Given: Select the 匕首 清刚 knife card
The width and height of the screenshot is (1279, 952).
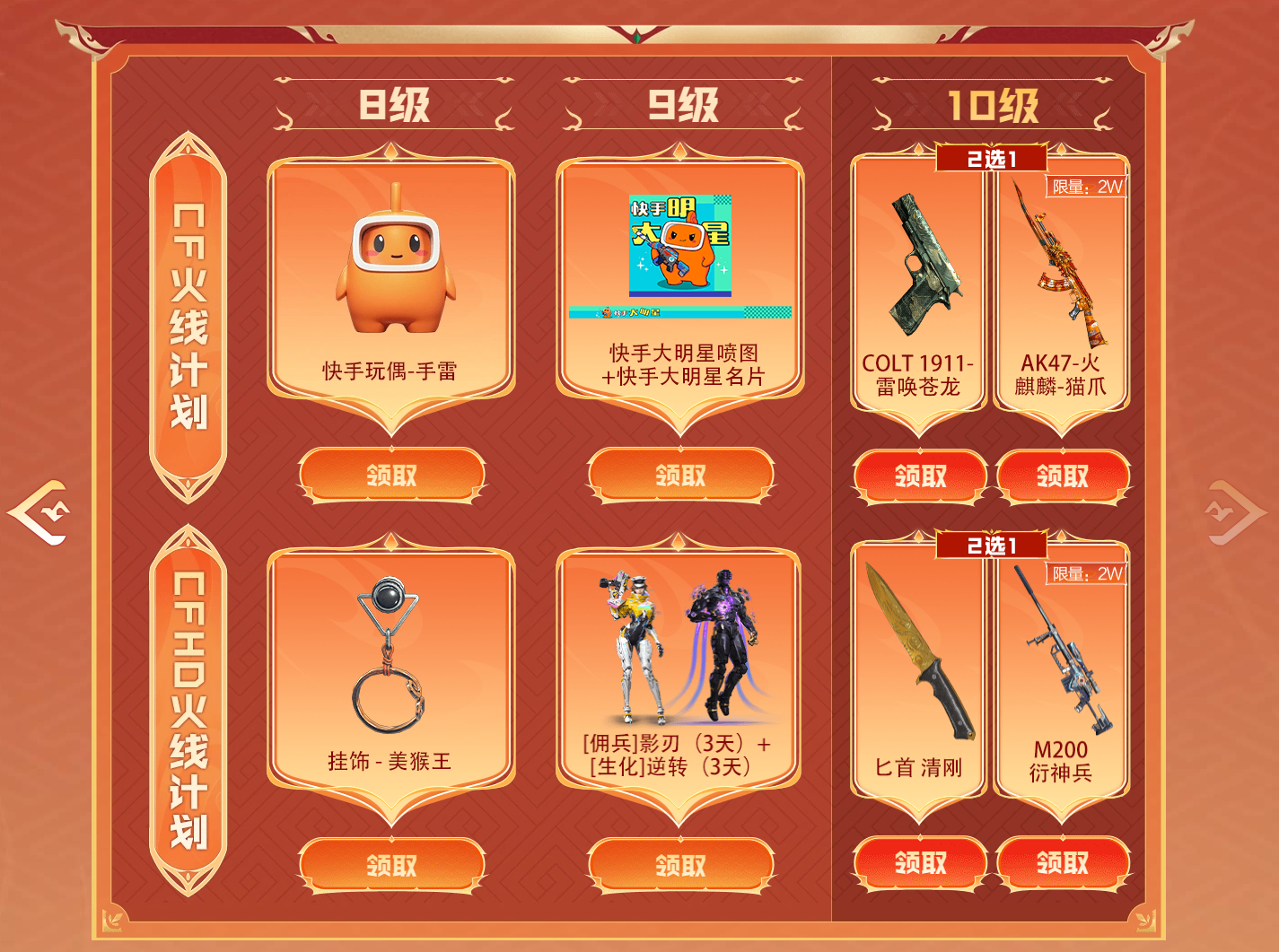Looking at the screenshot, I should coord(919,673).
